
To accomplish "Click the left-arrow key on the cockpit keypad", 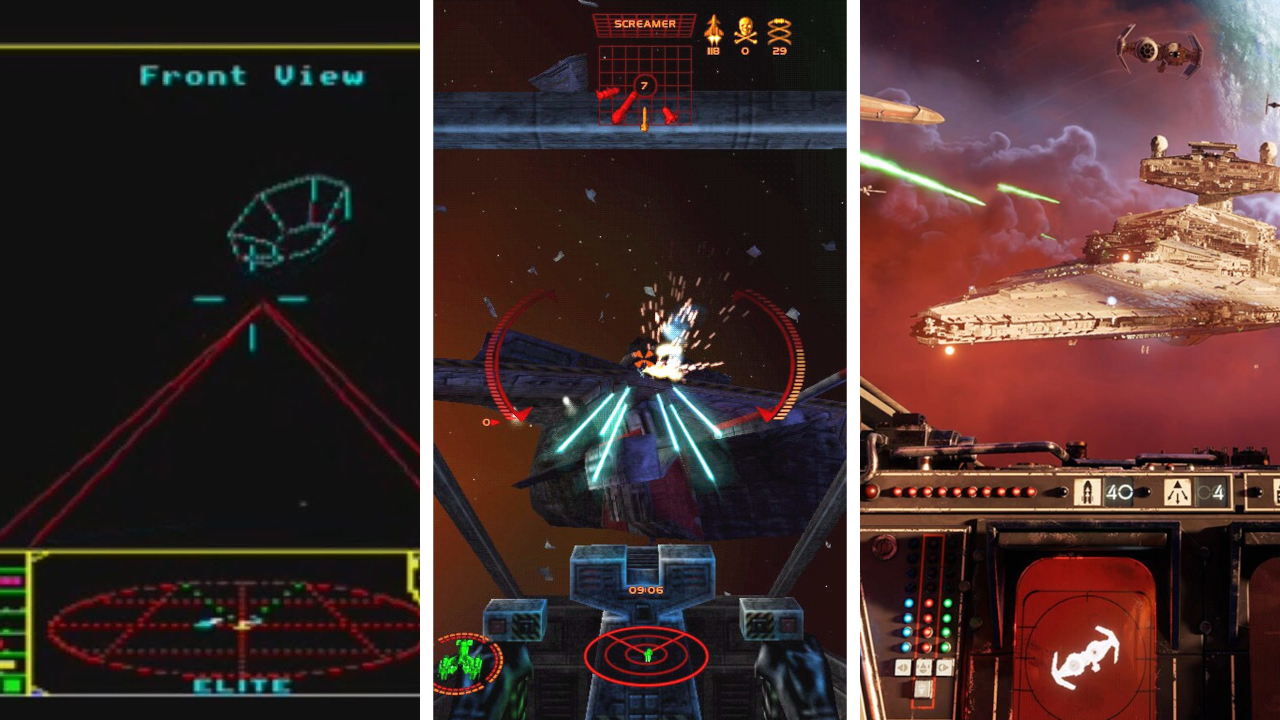I will click(901, 666).
